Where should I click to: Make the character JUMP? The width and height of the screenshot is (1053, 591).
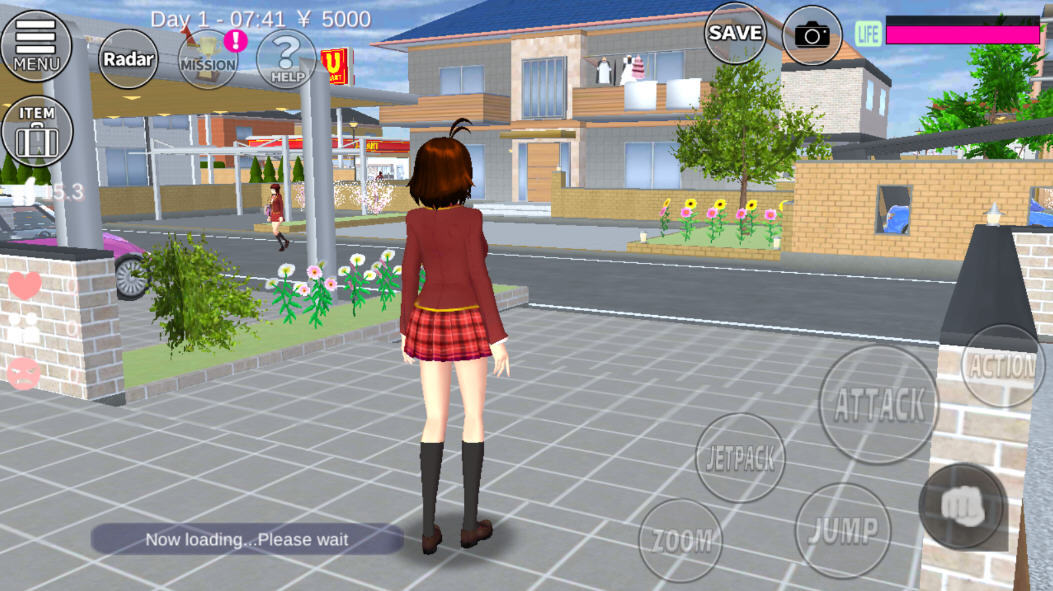coord(843,528)
